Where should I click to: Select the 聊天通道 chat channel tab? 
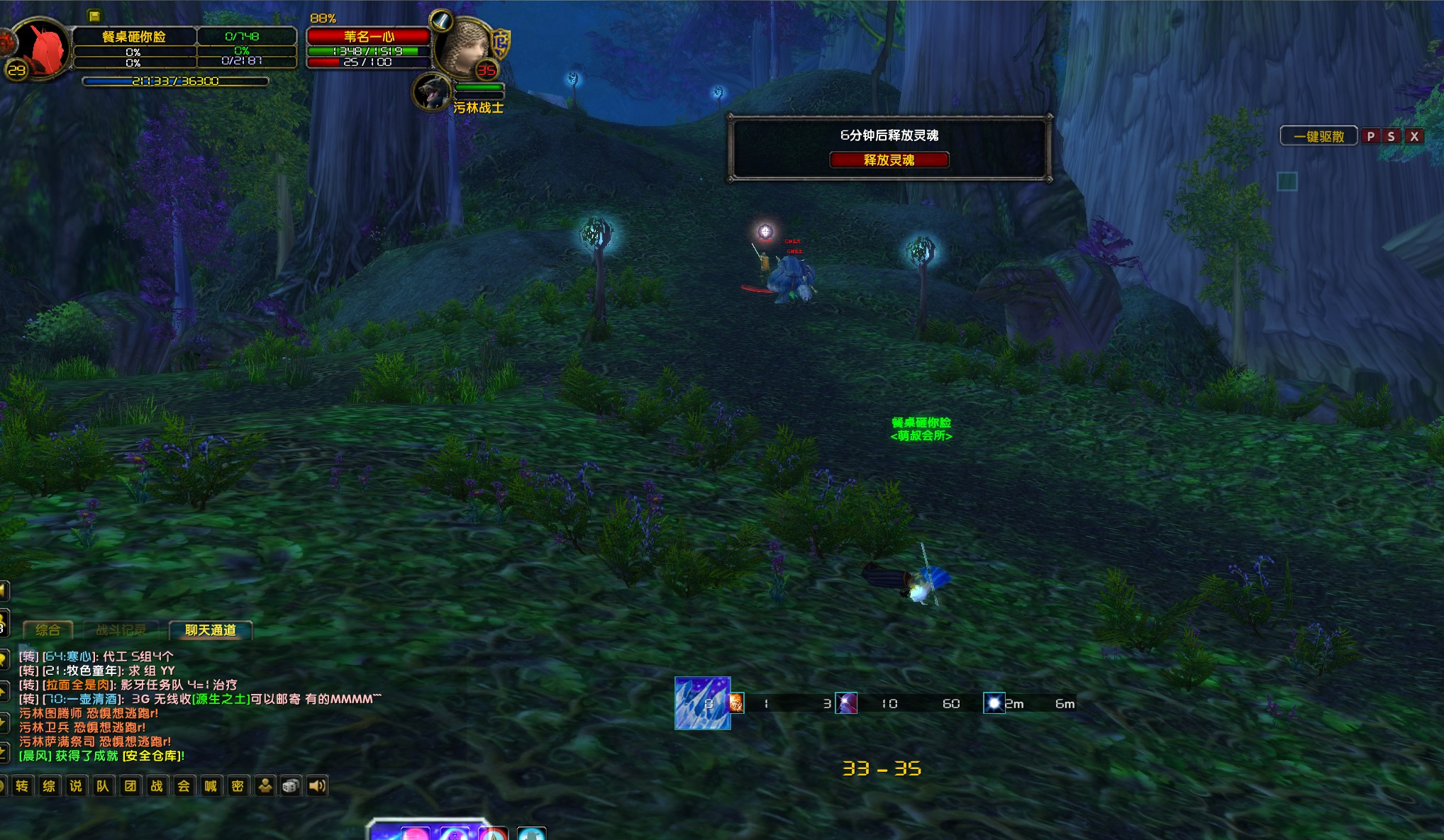[x=210, y=629]
